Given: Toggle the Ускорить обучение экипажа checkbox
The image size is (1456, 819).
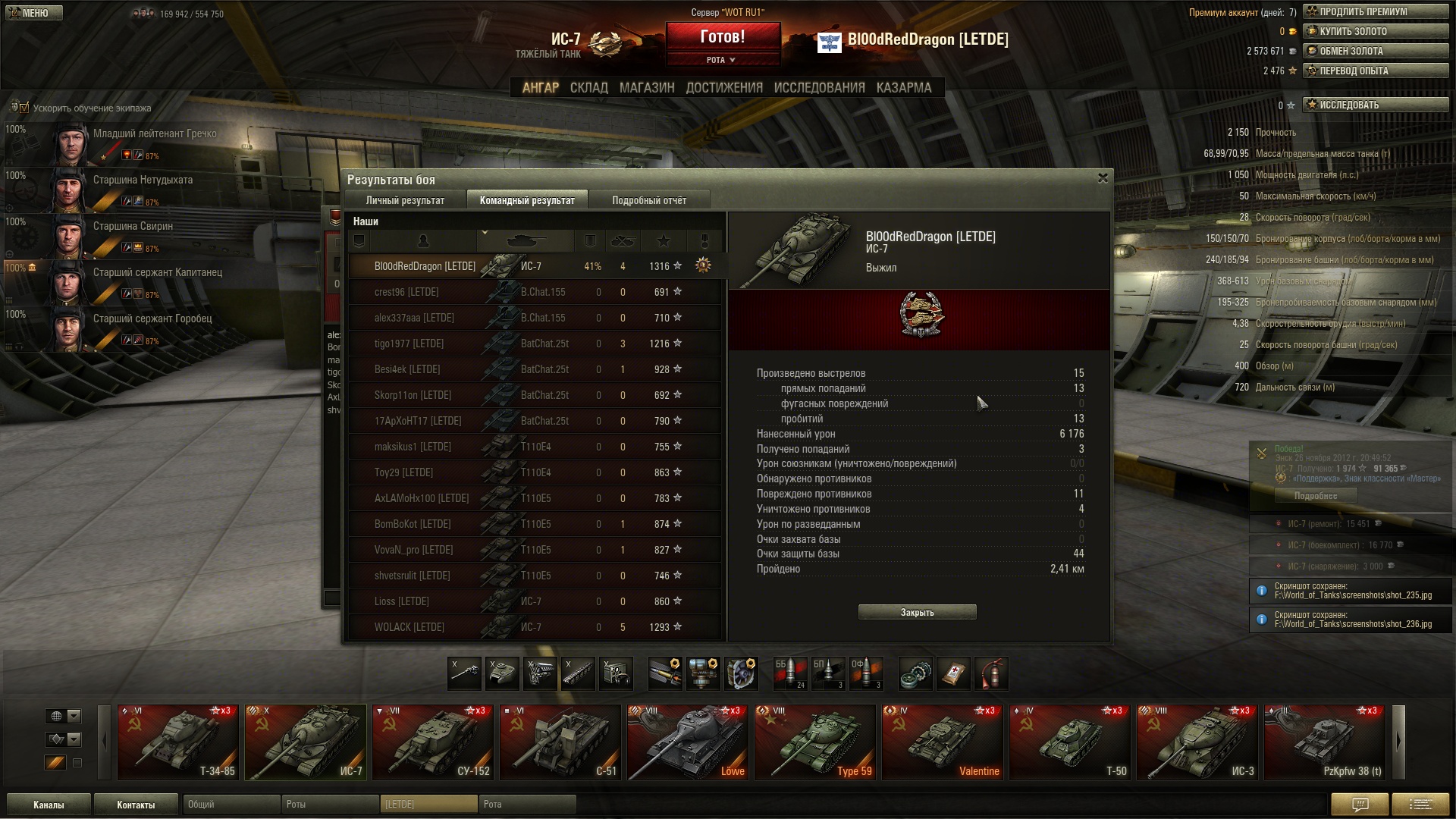Looking at the screenshot, I should (24, 108).
